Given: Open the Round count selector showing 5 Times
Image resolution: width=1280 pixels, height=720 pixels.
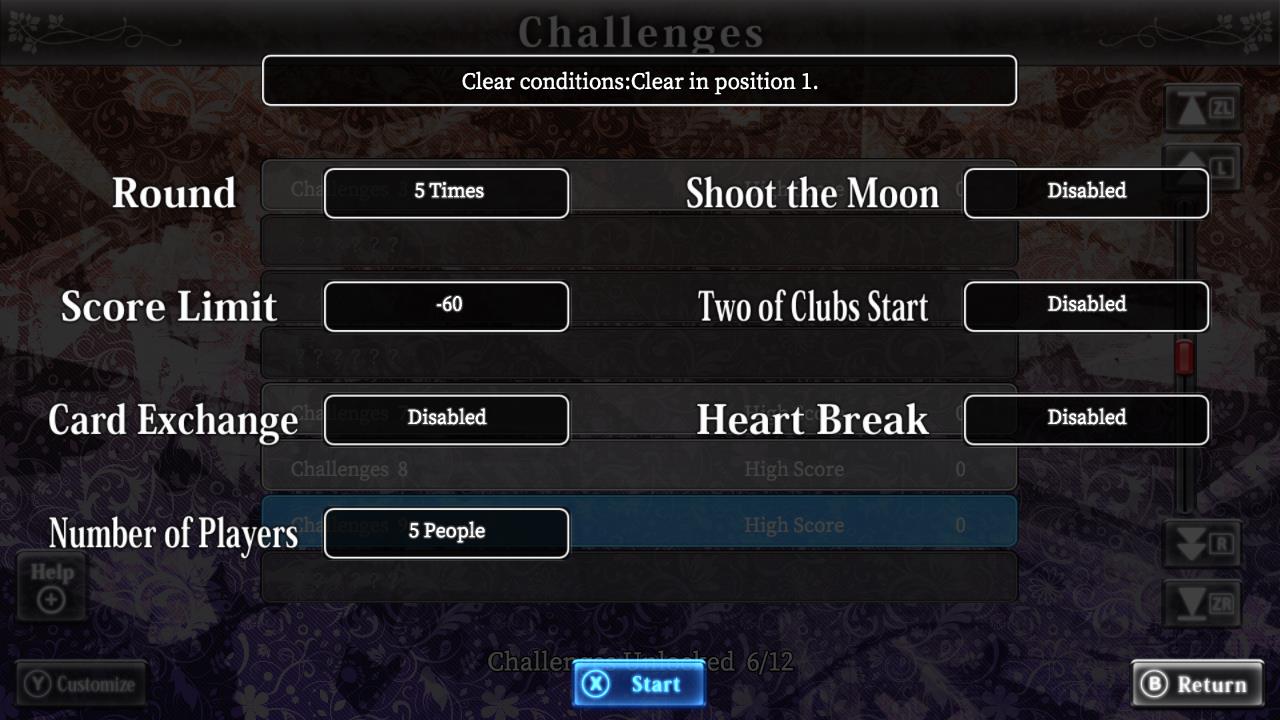Looking at the screenshot, I should coord(446,192).
